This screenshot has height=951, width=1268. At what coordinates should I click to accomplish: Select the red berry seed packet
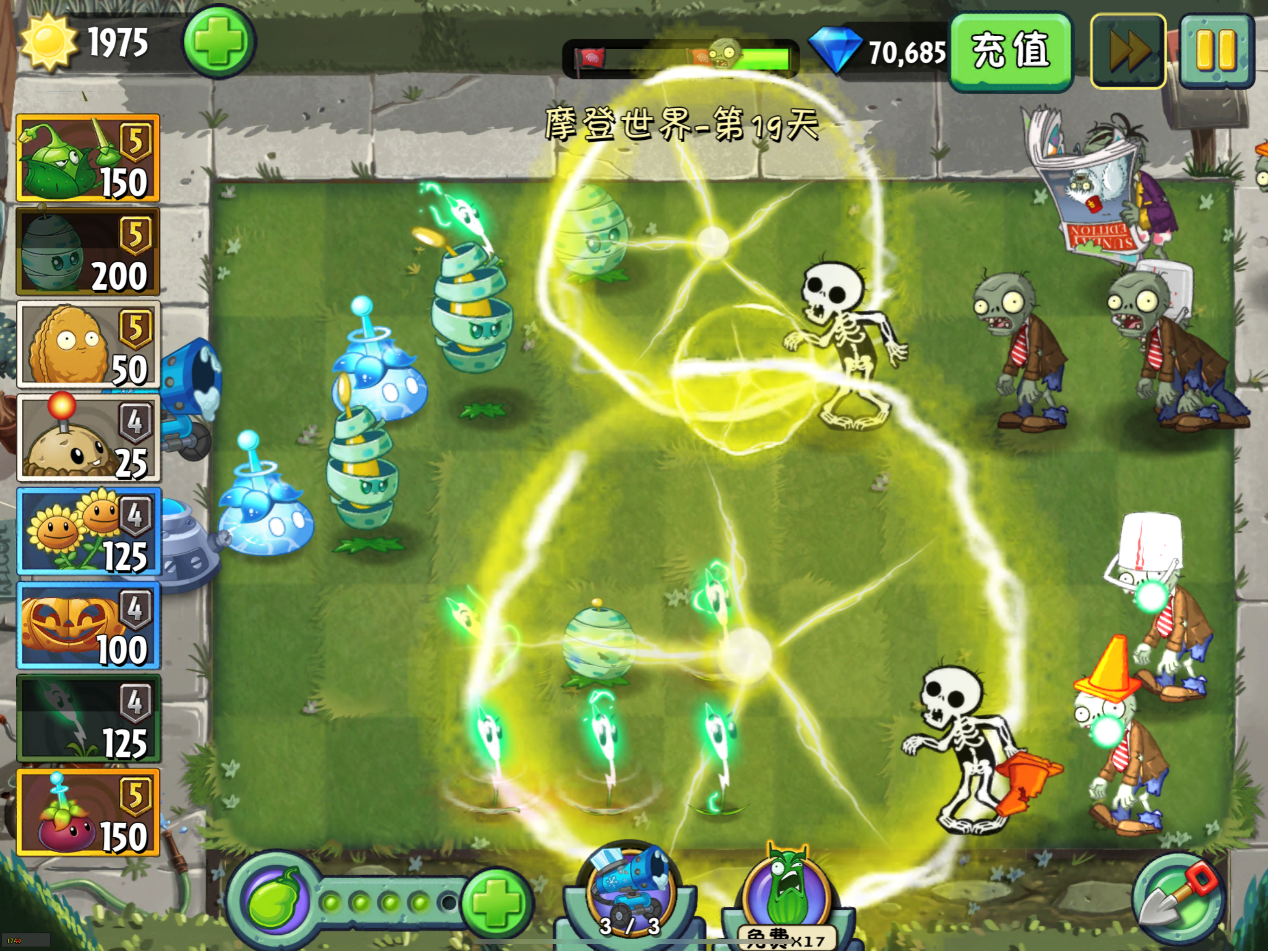[88, 812]
